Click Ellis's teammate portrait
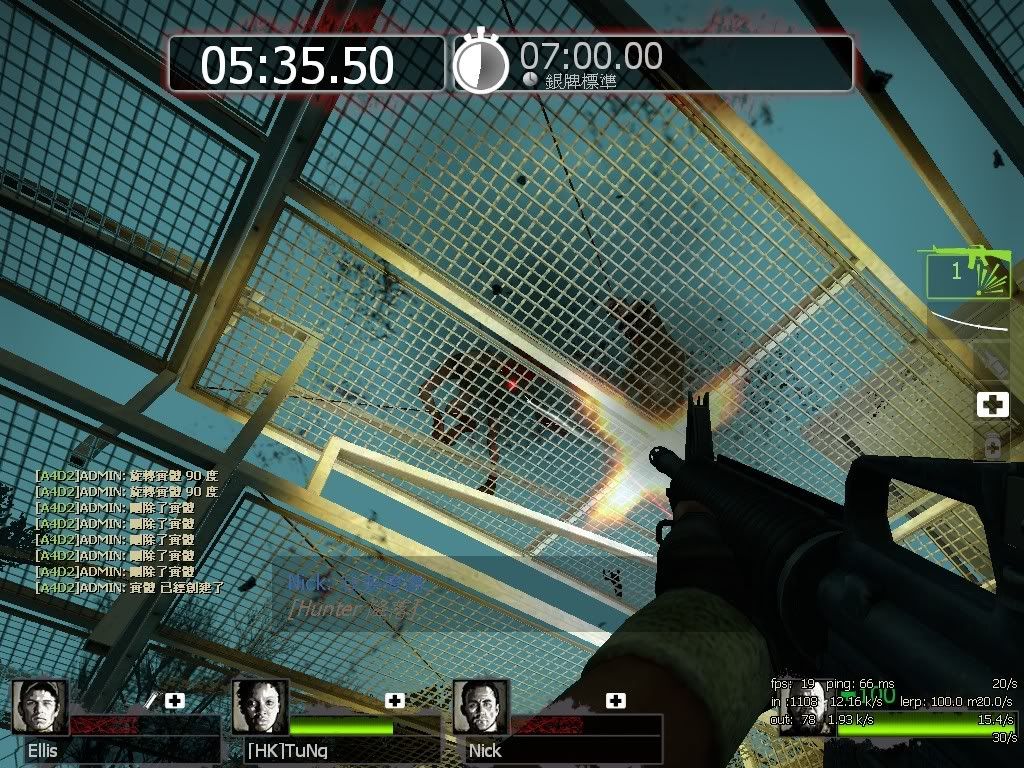Screen dimensions: 1024x768 click(40, 707)
